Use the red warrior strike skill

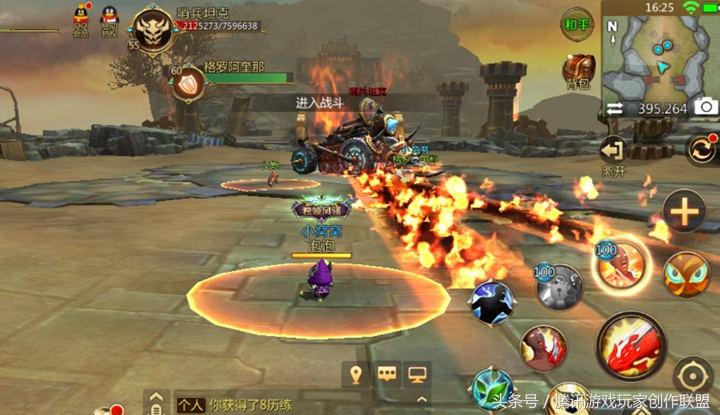click(544, 347)
